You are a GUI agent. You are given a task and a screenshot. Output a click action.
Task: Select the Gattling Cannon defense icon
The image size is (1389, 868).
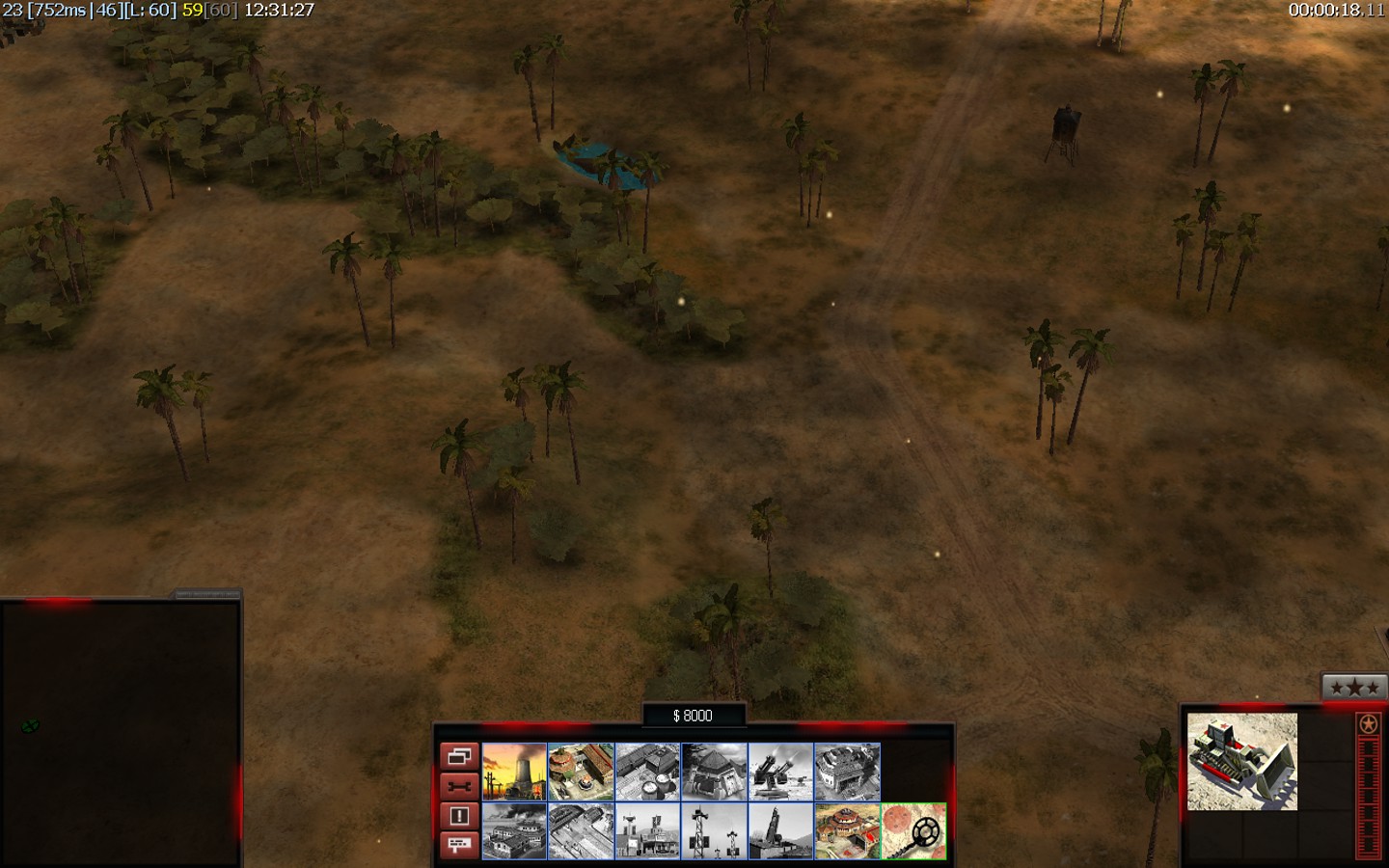pos(780,772)
